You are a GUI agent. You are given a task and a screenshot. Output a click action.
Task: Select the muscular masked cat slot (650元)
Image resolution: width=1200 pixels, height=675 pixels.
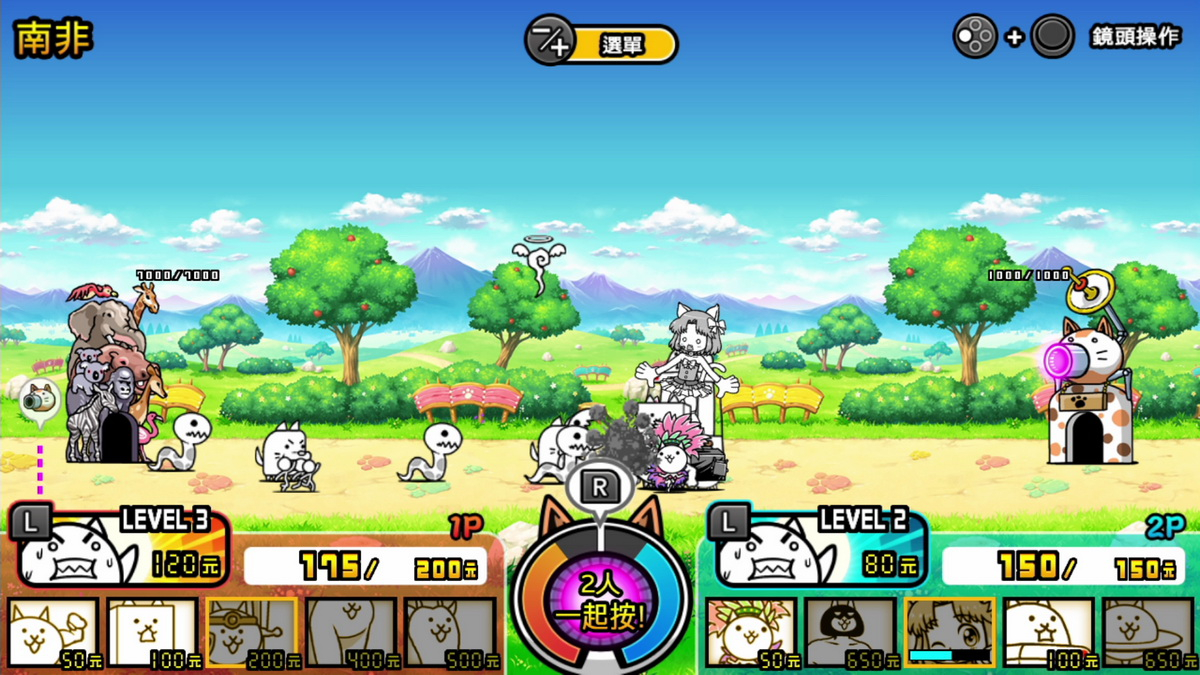[850, 632]
